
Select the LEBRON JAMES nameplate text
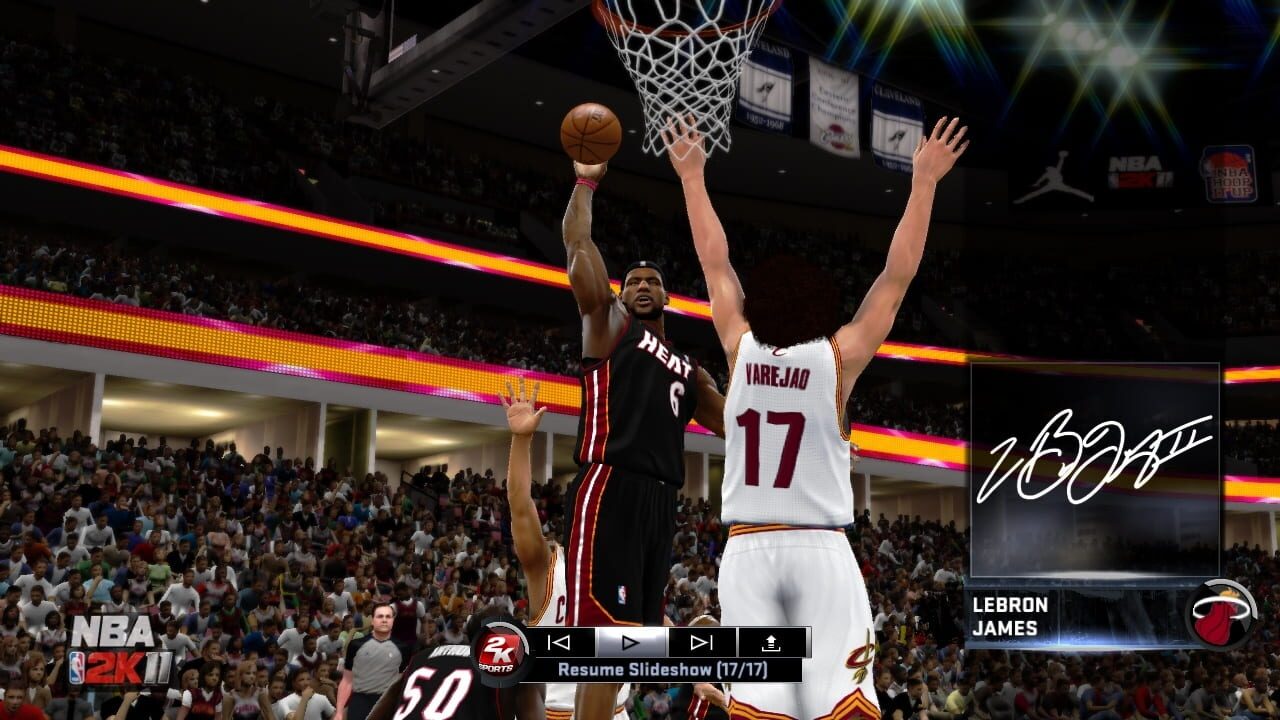coord(1008,615)
